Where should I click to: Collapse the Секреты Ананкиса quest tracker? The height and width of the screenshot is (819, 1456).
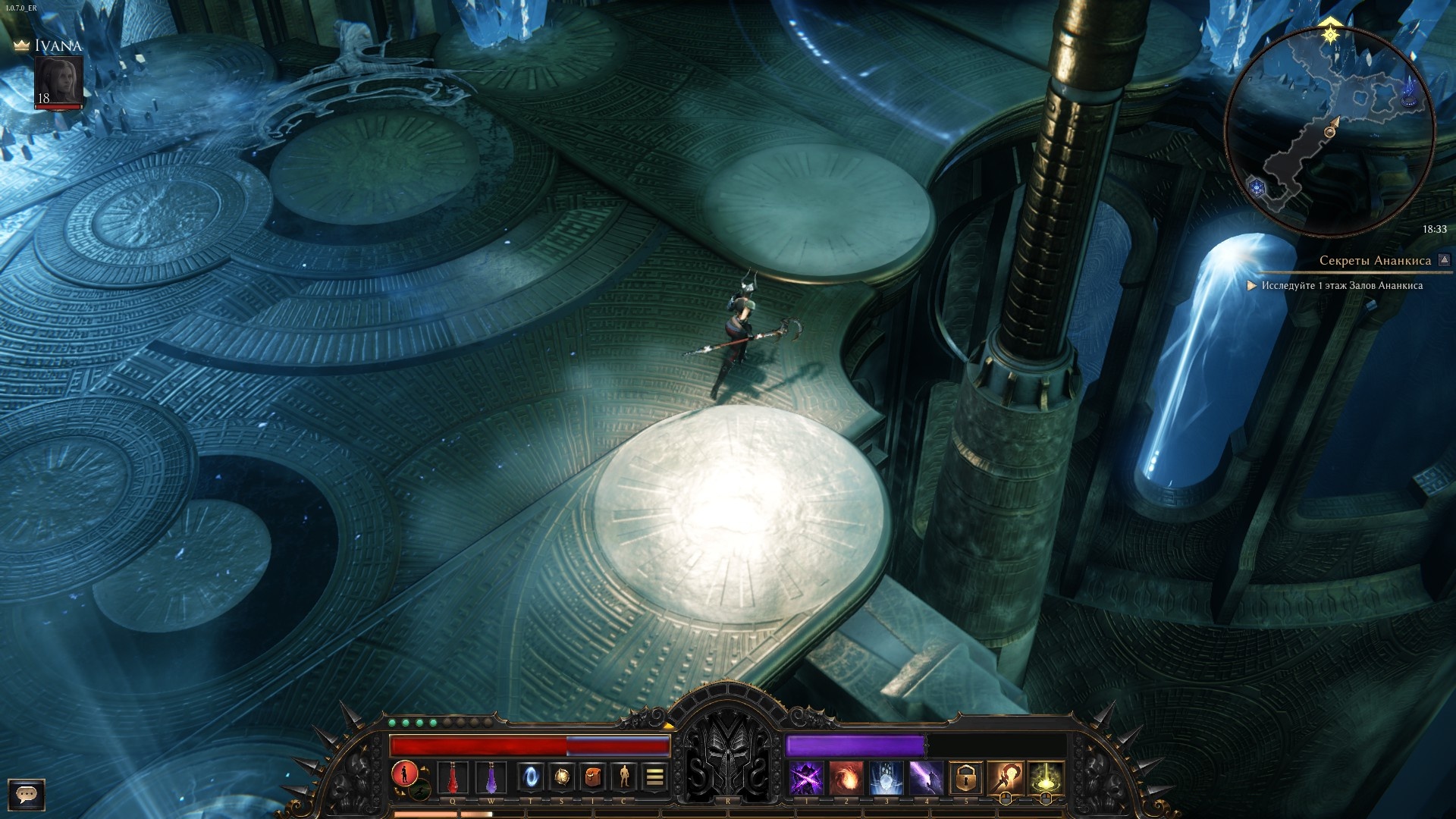click(1444, 260)
